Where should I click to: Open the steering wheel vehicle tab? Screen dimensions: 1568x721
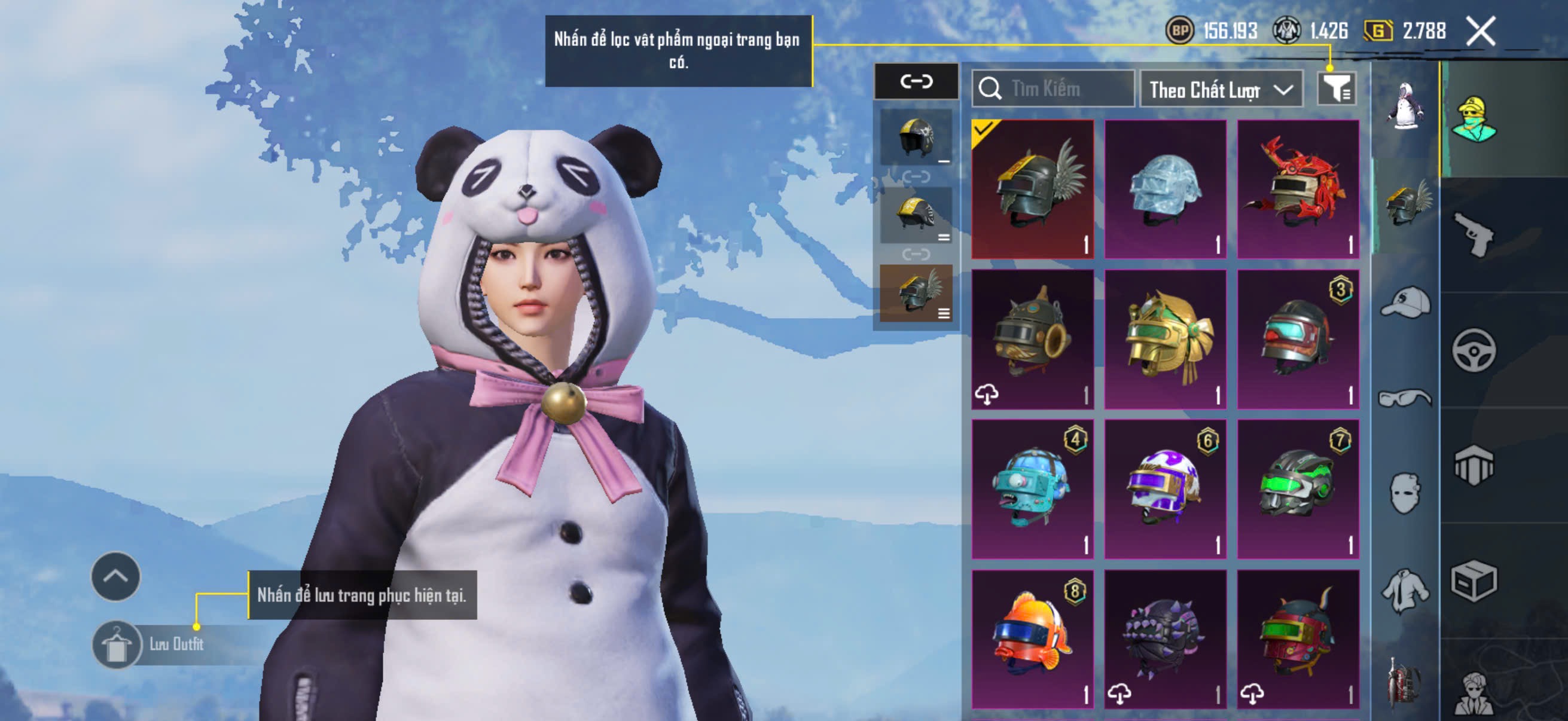pyautogui.click(x=1473, y=350)
